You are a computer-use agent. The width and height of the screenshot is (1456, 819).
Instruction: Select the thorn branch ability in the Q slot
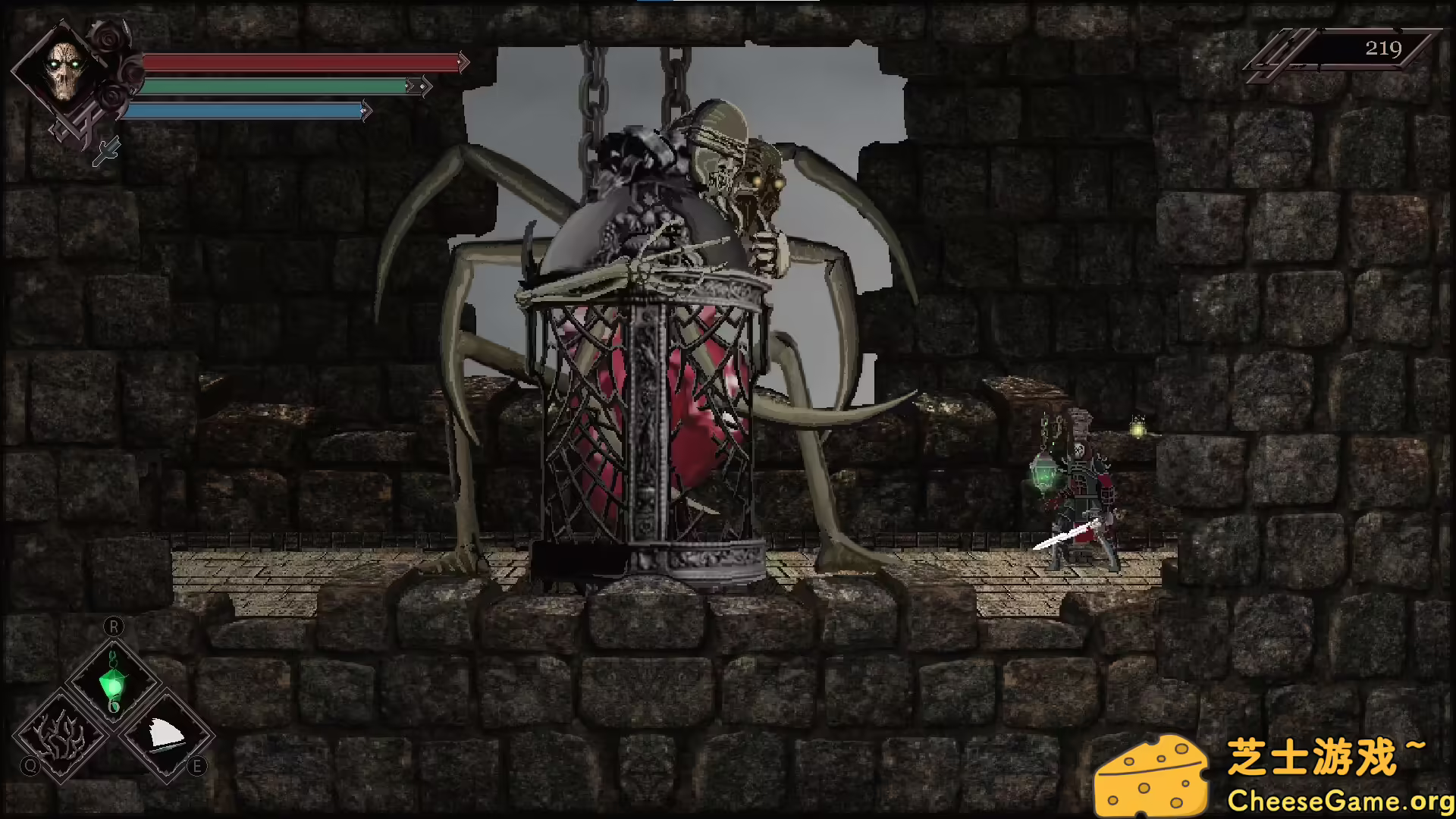coord(59,736)
